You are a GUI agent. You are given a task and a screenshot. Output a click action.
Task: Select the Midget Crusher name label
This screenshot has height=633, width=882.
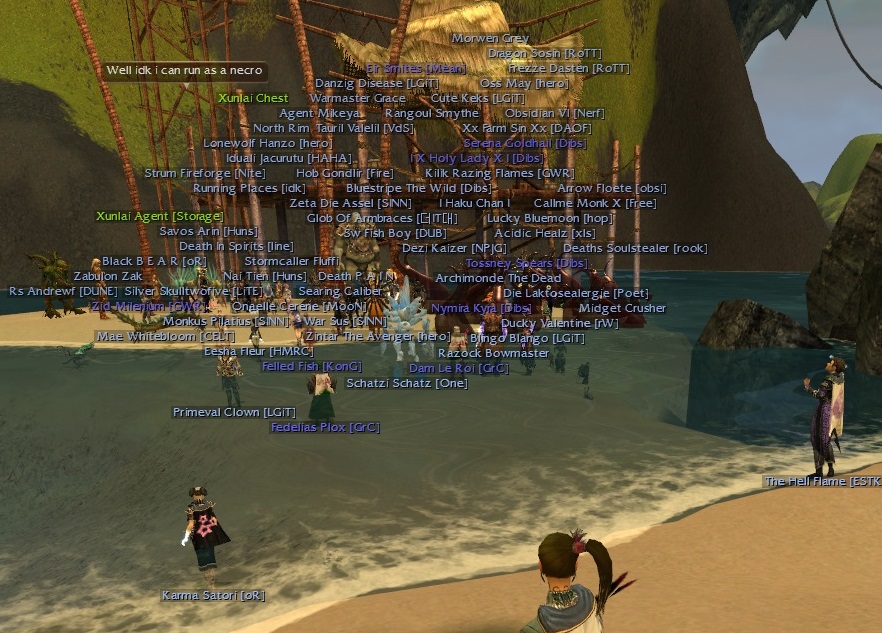622,308
